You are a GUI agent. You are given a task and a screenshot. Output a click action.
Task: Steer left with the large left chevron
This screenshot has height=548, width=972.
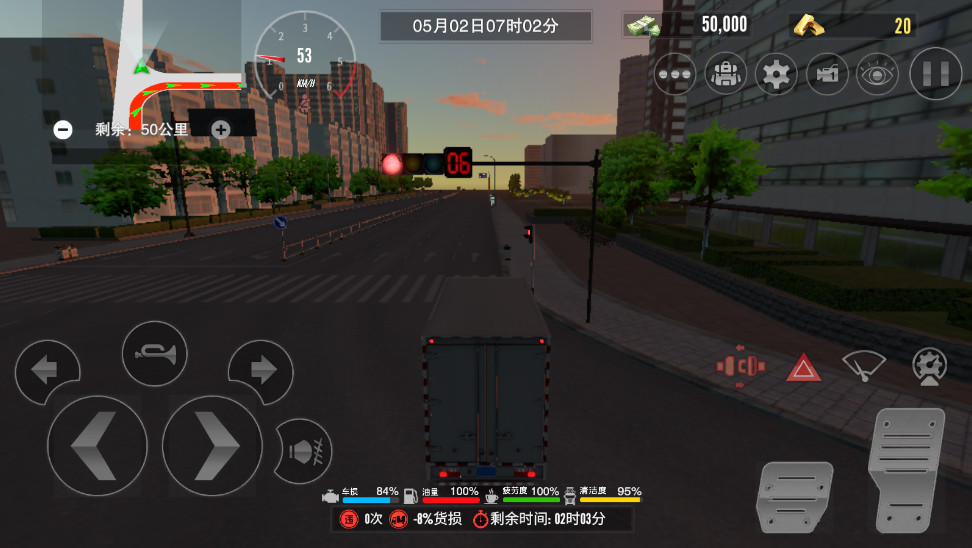pos(96,445)
